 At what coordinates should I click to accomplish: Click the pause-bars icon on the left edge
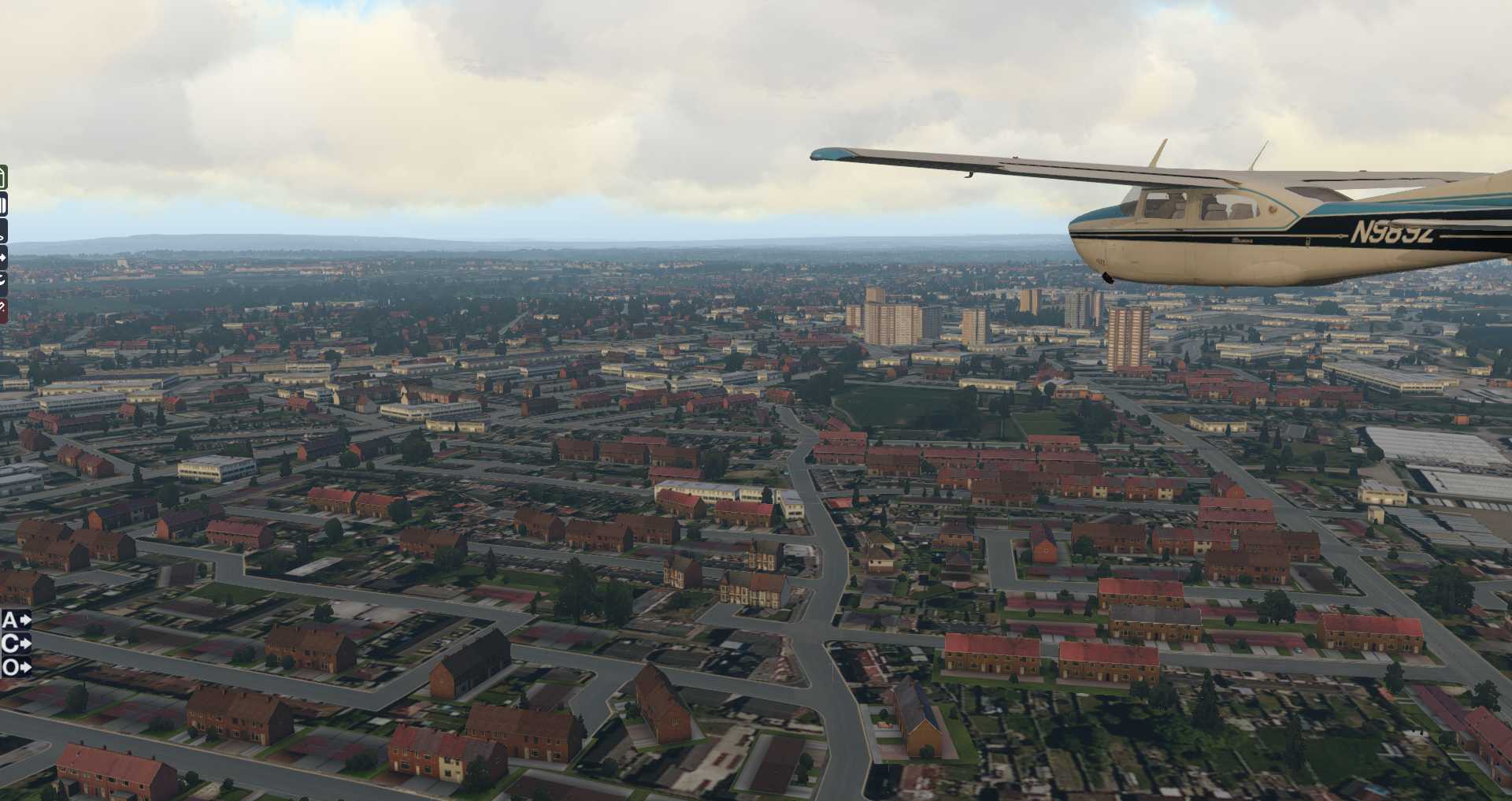point(3,206)
